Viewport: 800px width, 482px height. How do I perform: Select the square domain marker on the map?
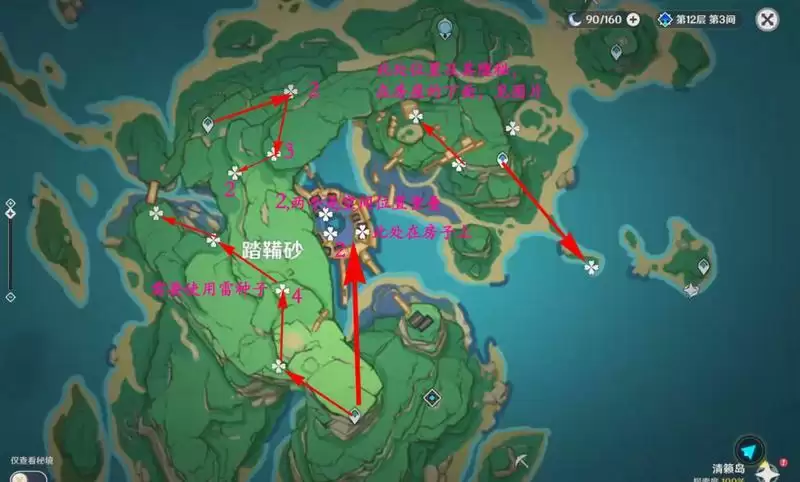click(x=430, y=397)
